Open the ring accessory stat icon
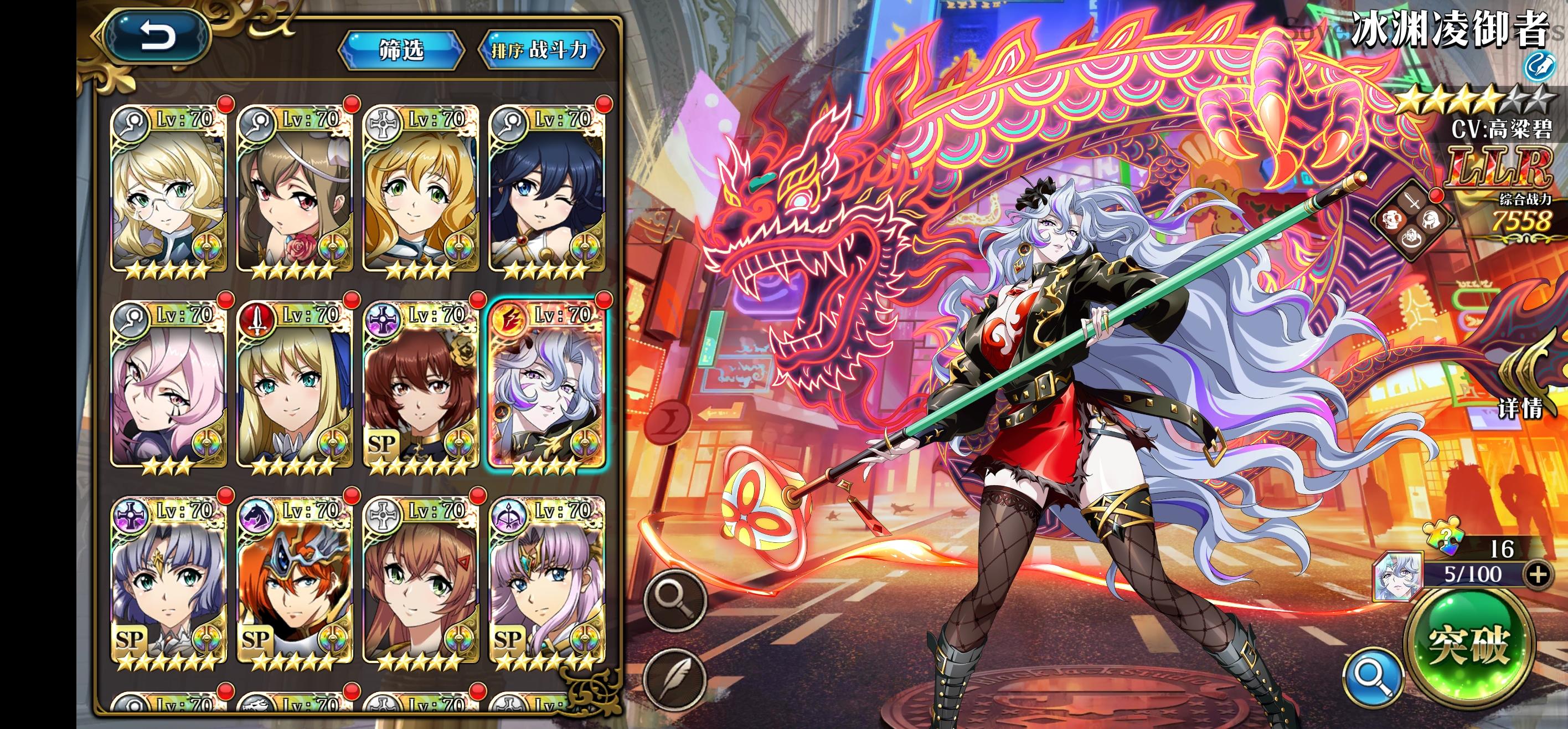This screenshot has width=1568, height=729. [x=1411, y=239]
